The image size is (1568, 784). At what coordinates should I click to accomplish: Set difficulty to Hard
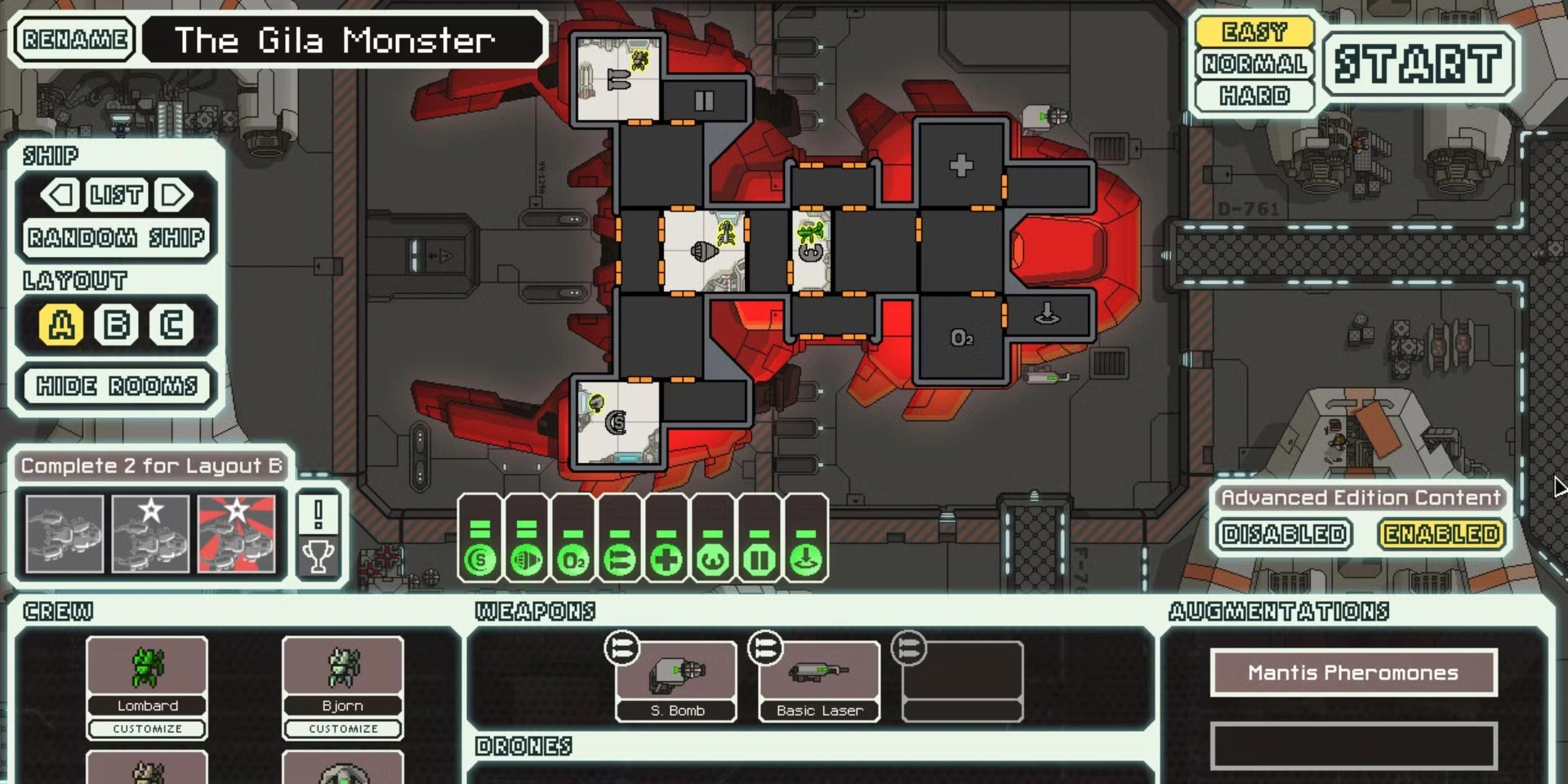click(x=1254, y=96)
